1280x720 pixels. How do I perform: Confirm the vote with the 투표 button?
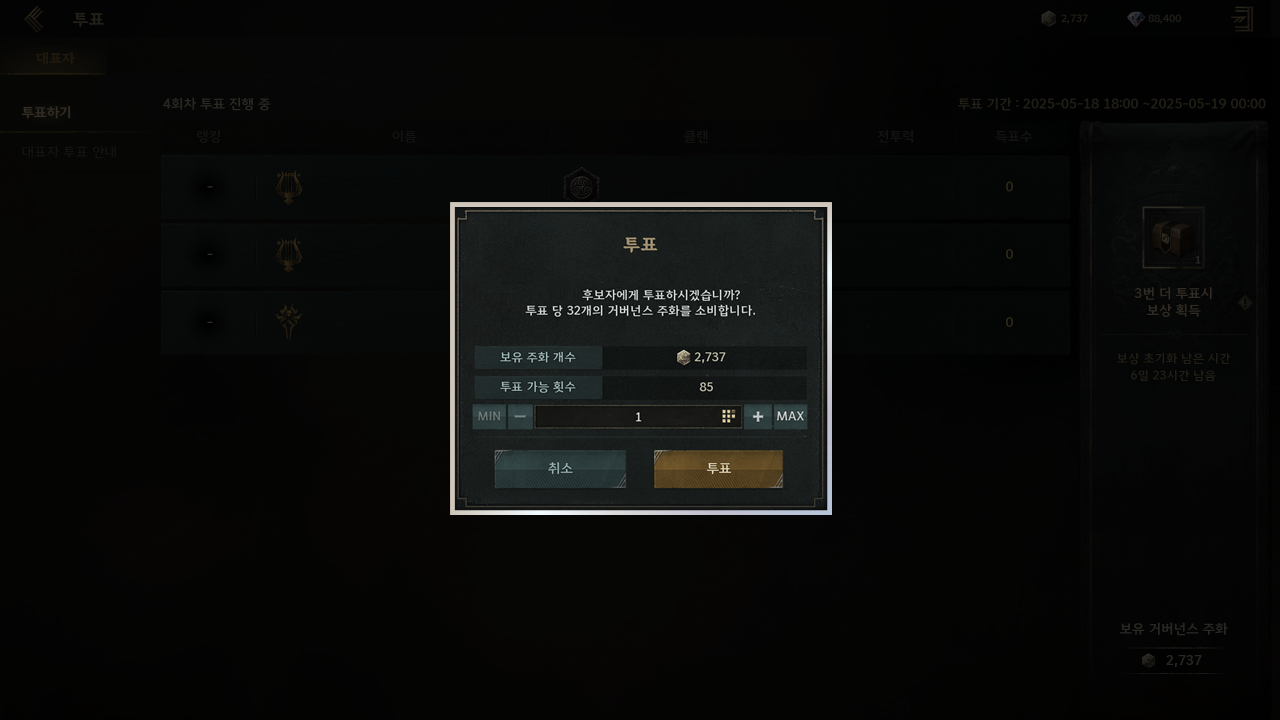[x=718, y=469]
